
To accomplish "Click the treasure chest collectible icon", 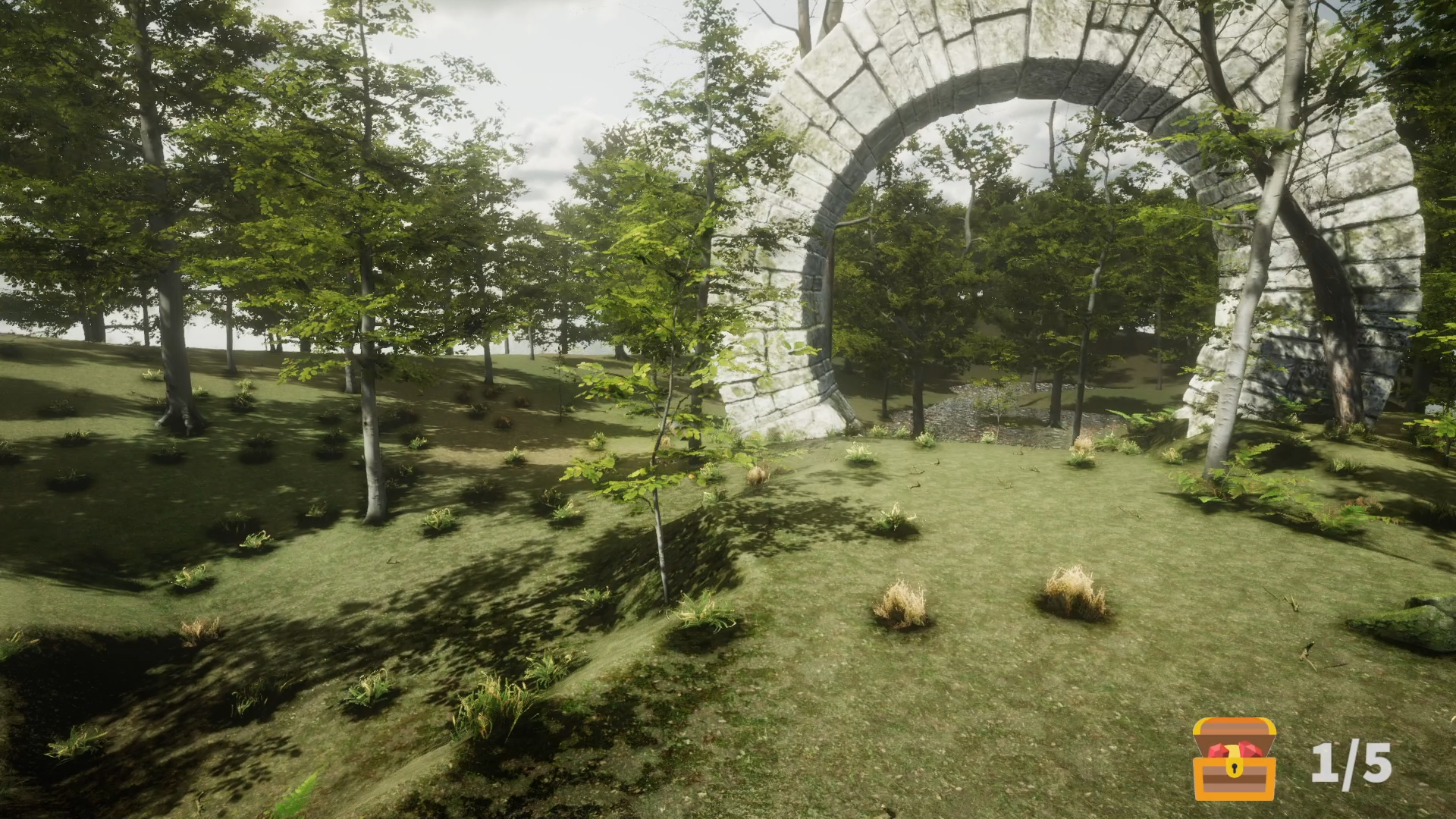I will tap(1234, 759).
